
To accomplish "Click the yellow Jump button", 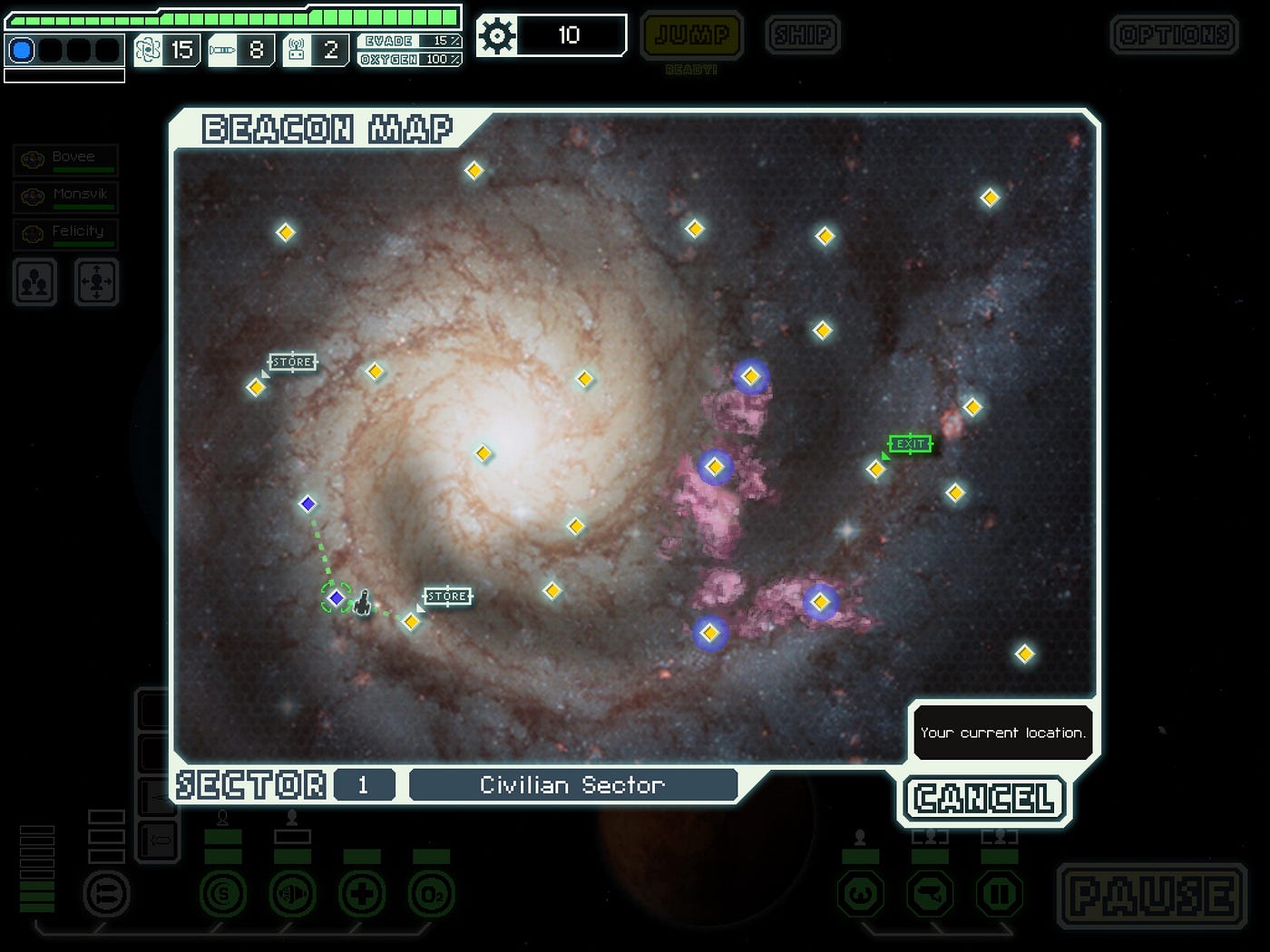I will click(691, 35).
